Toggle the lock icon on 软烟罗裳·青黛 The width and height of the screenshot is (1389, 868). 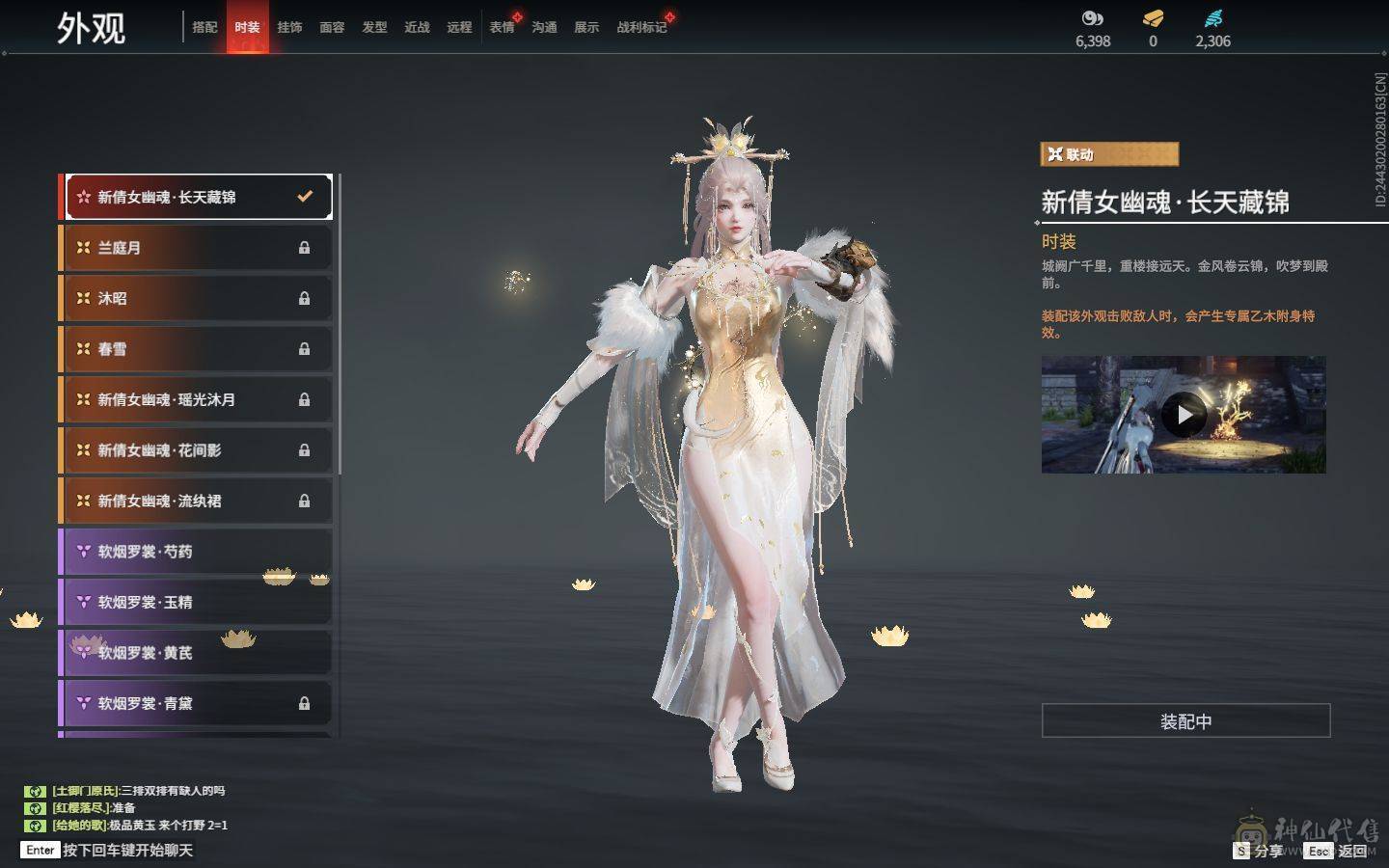click(305, 703)
